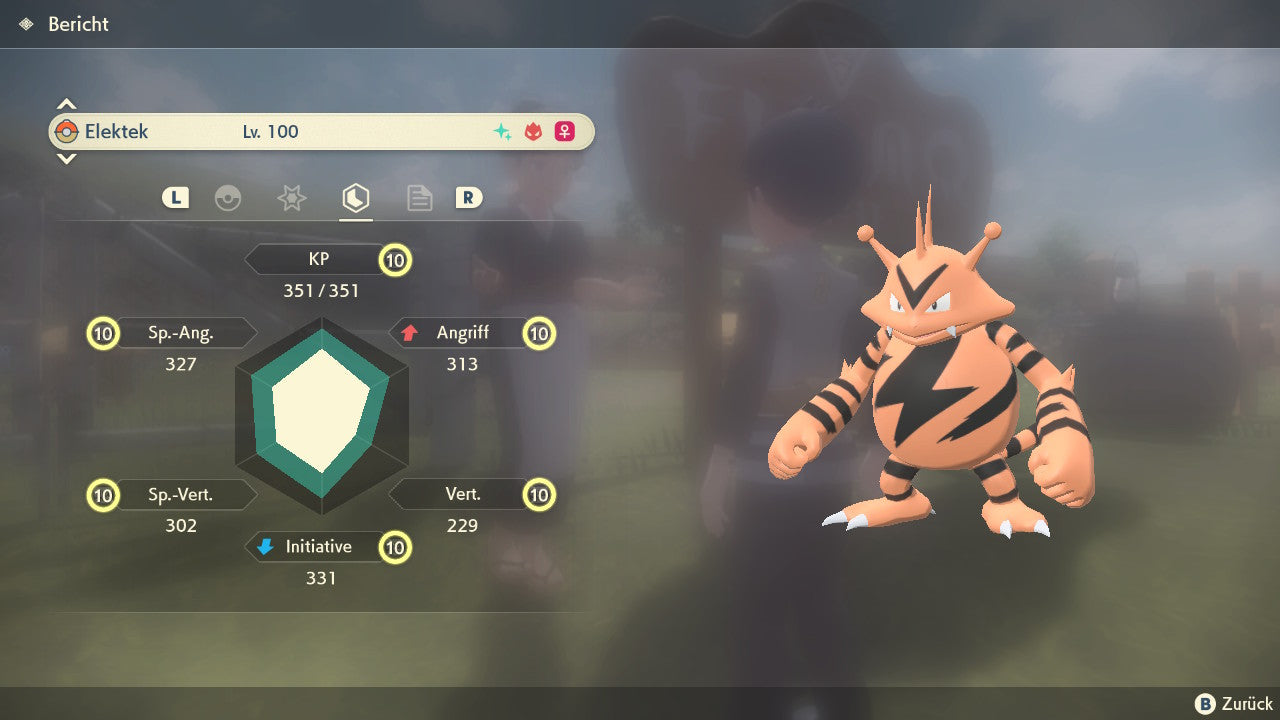Screen dimensions: 1280x720
Task: Select the stats shield tab
Action: [355, 198]
